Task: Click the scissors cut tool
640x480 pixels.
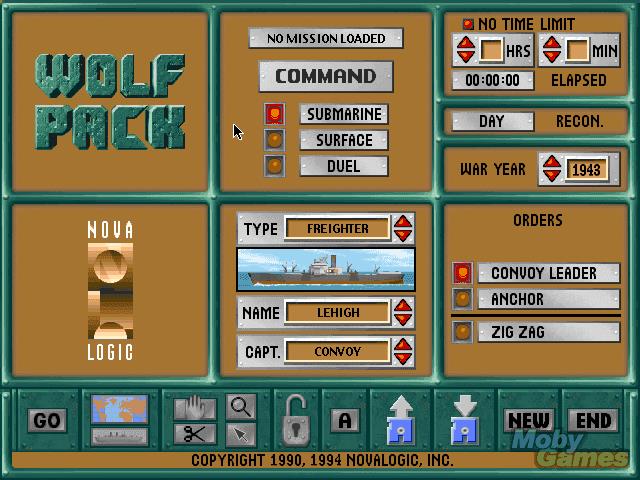Action: (x=196, y=434)
